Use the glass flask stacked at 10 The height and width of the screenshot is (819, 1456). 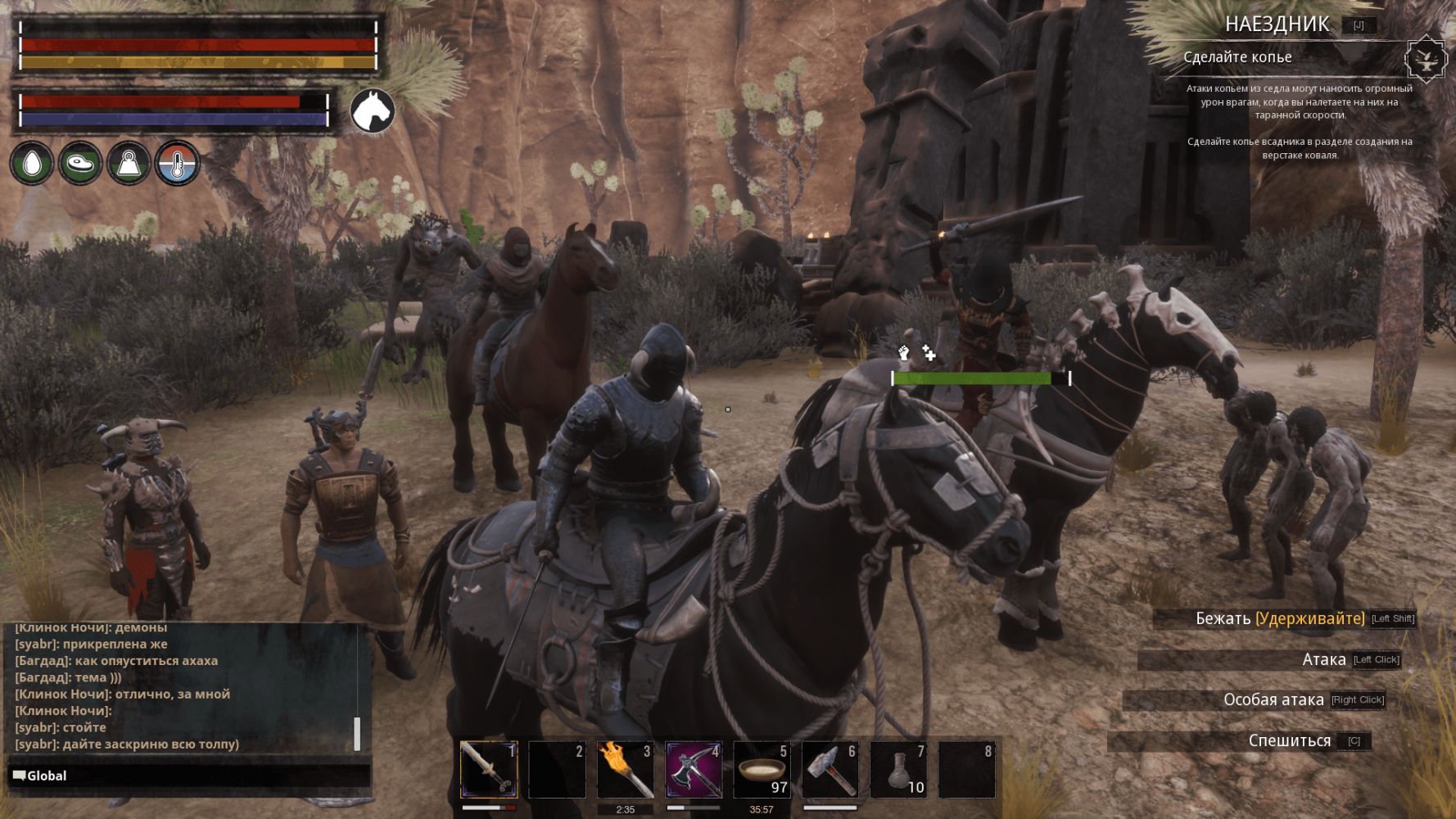898,769
